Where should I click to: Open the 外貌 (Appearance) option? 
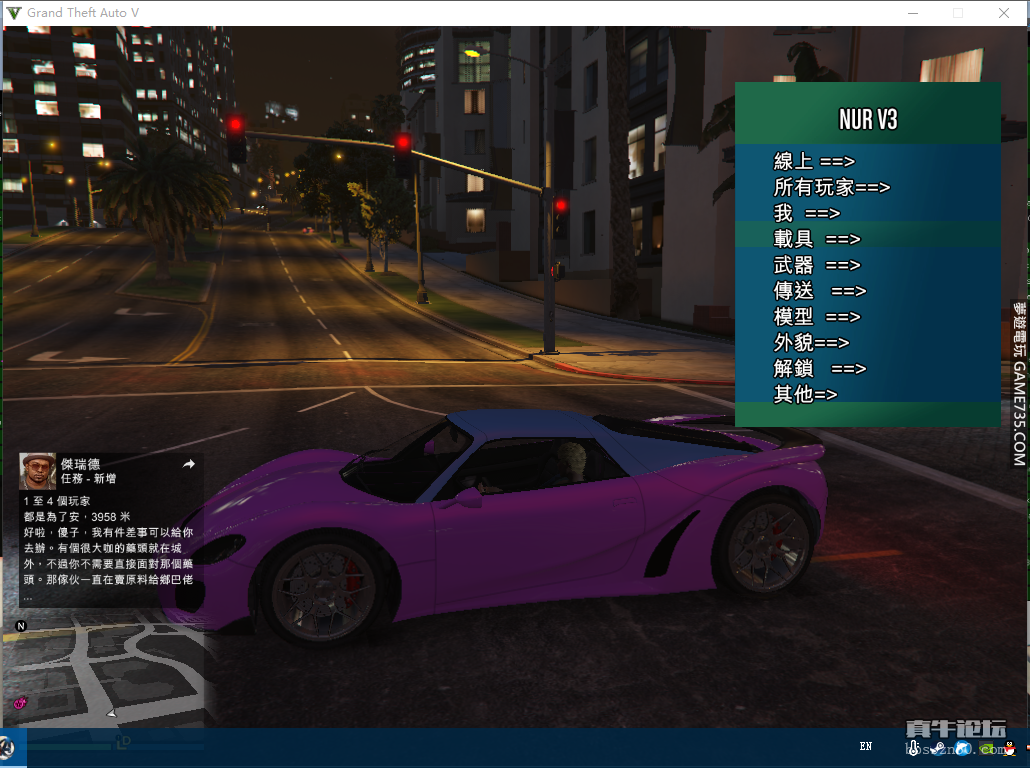[811, 343]
